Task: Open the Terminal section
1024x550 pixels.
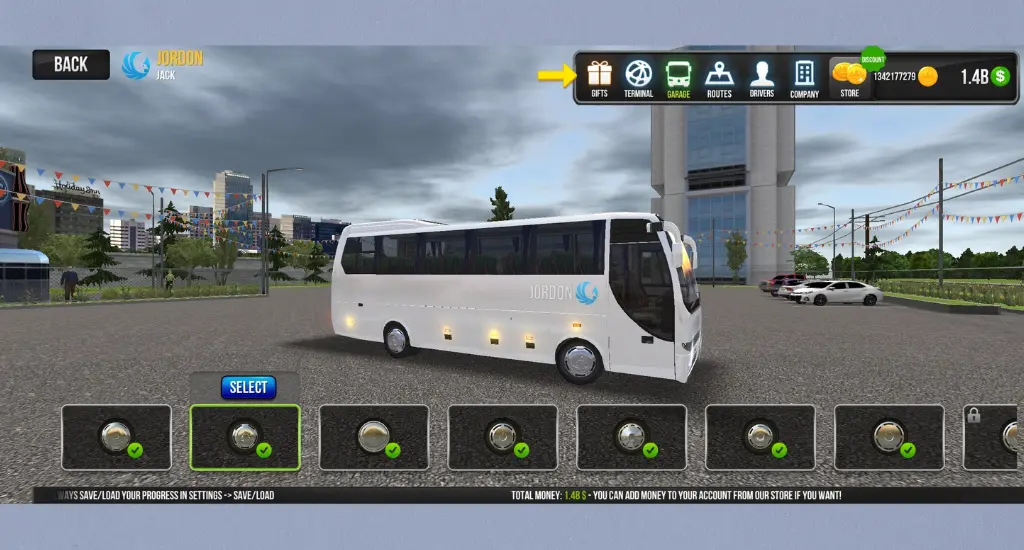Action: [638, 78]
